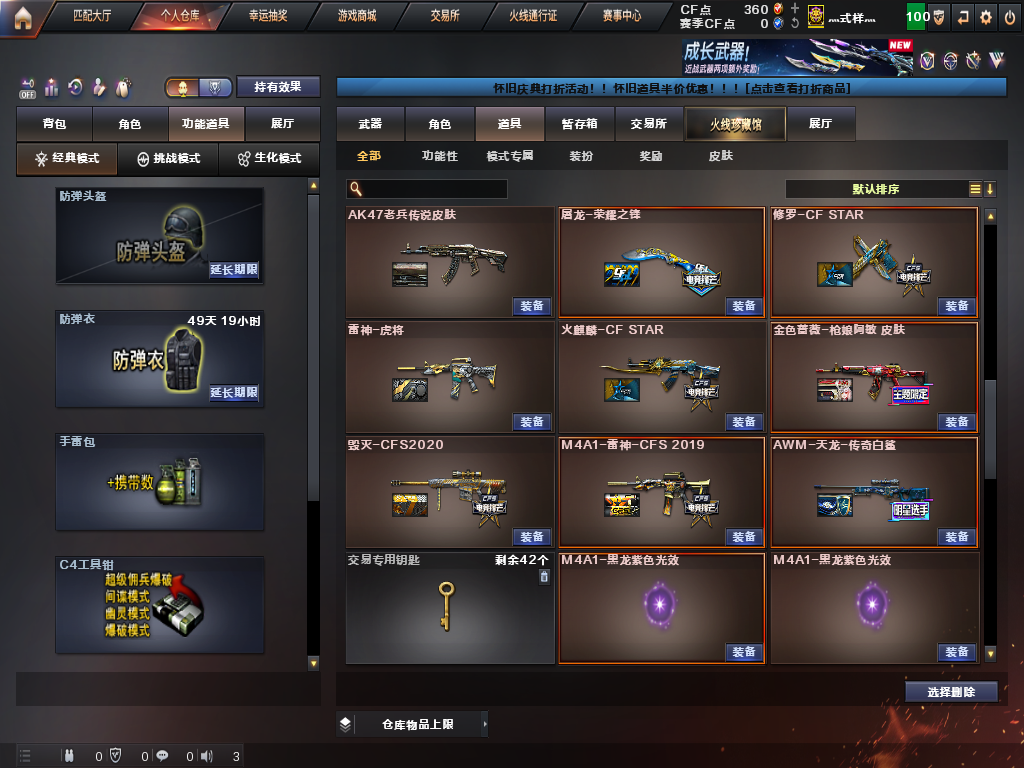Click the 选择删除 select-delete button
This screenshot has width=1024, height=768.
pos(950,691)
